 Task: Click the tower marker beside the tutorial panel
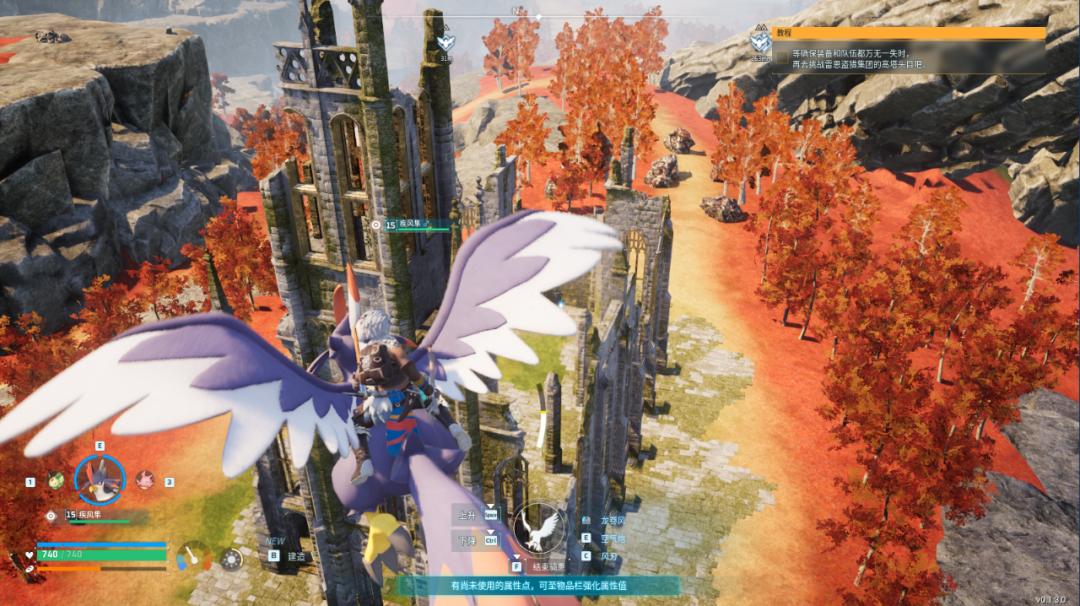761,41
